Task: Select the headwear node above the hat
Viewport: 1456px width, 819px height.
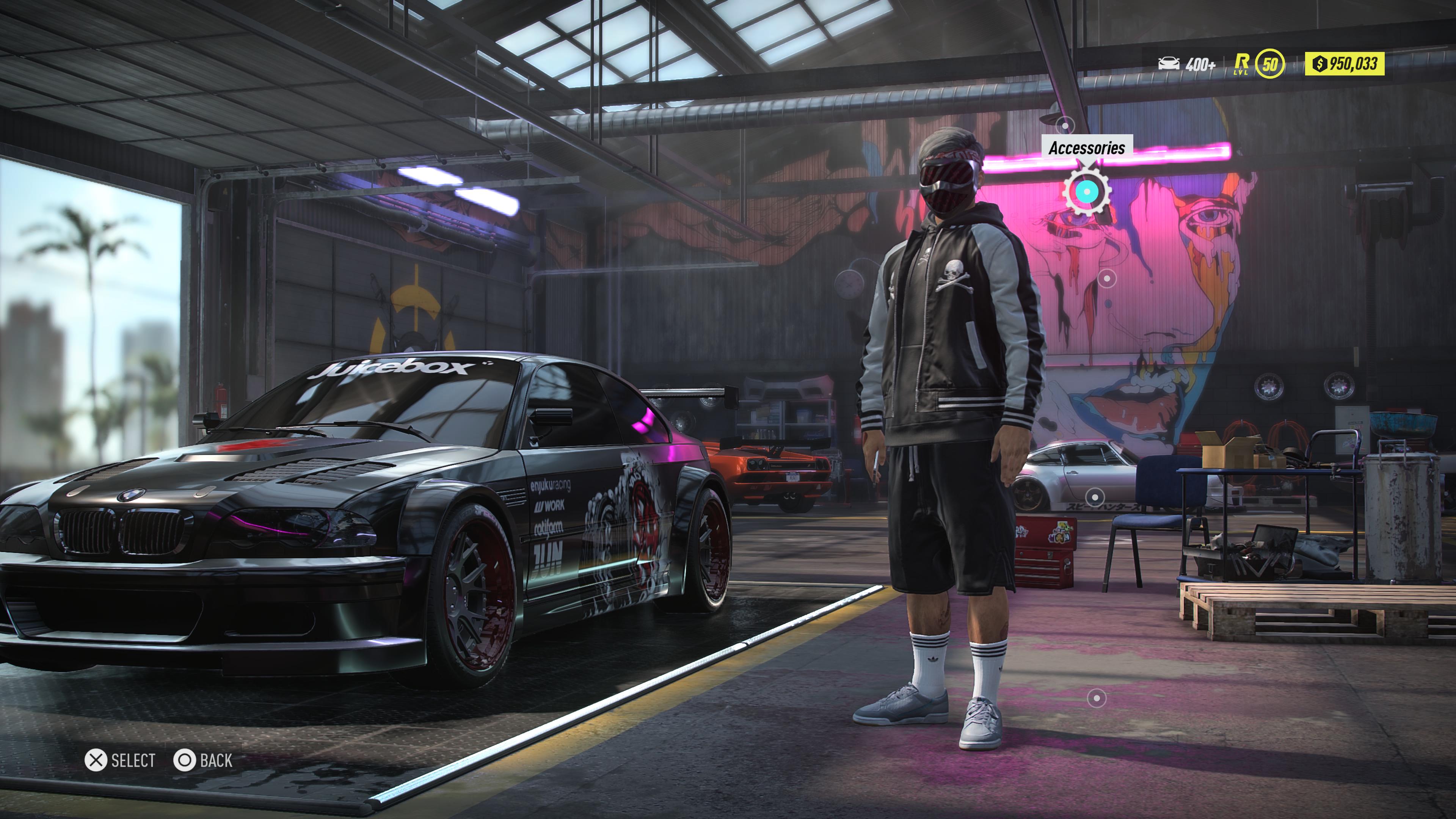Action: click(1066, 126)
